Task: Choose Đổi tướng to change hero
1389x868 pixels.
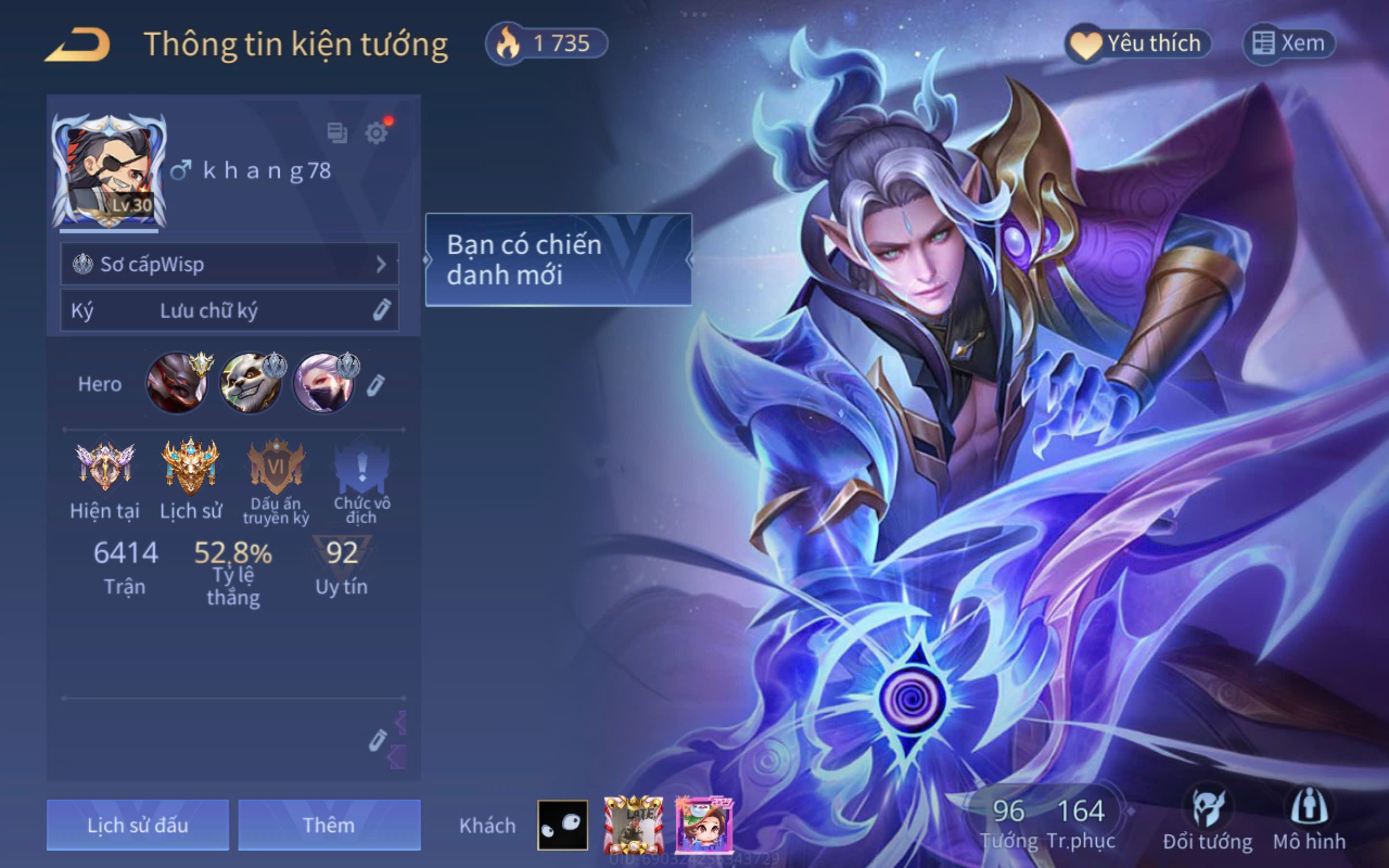Action: pyautogui.click(x=1207, y=821)
